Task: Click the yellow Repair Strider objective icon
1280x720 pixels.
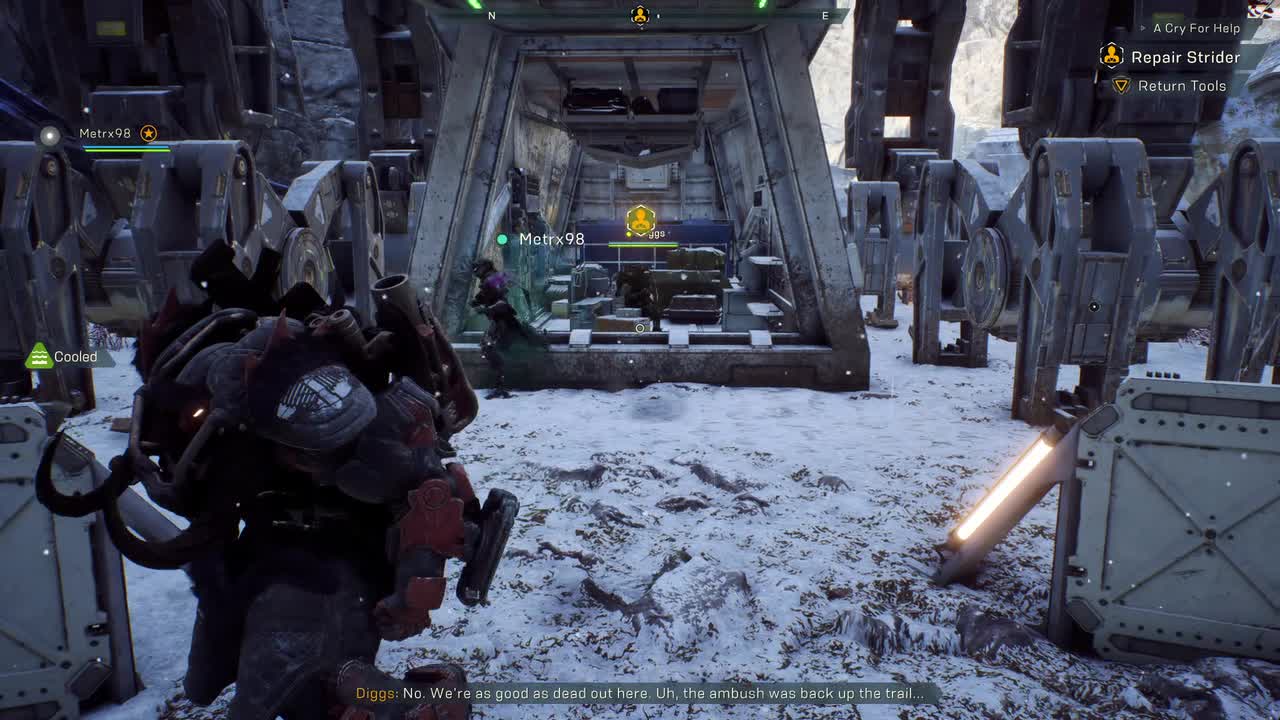Action: [1111, 56]
